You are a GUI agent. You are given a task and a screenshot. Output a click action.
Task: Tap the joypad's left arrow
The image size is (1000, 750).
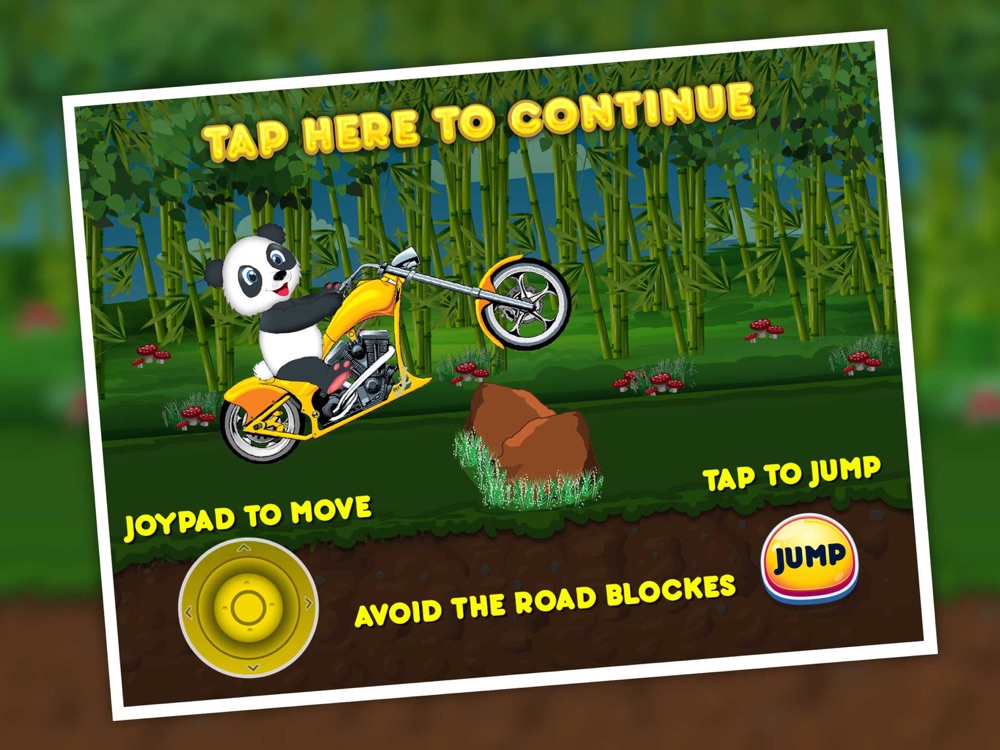(187, 611)
